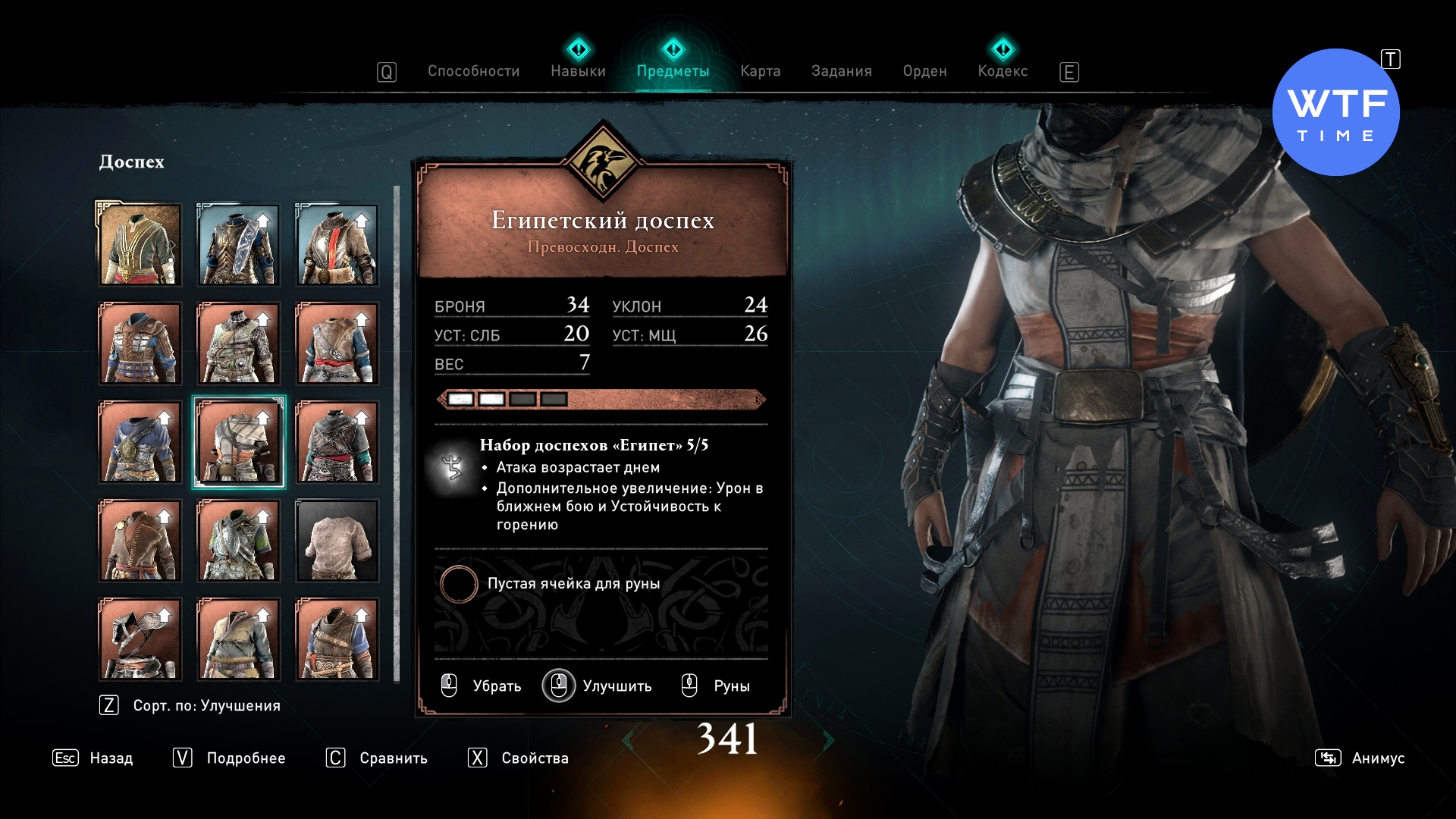Select the highlighted Egyptian armor slot
The height and width of the screenshot is (819, 1456).
239,442
